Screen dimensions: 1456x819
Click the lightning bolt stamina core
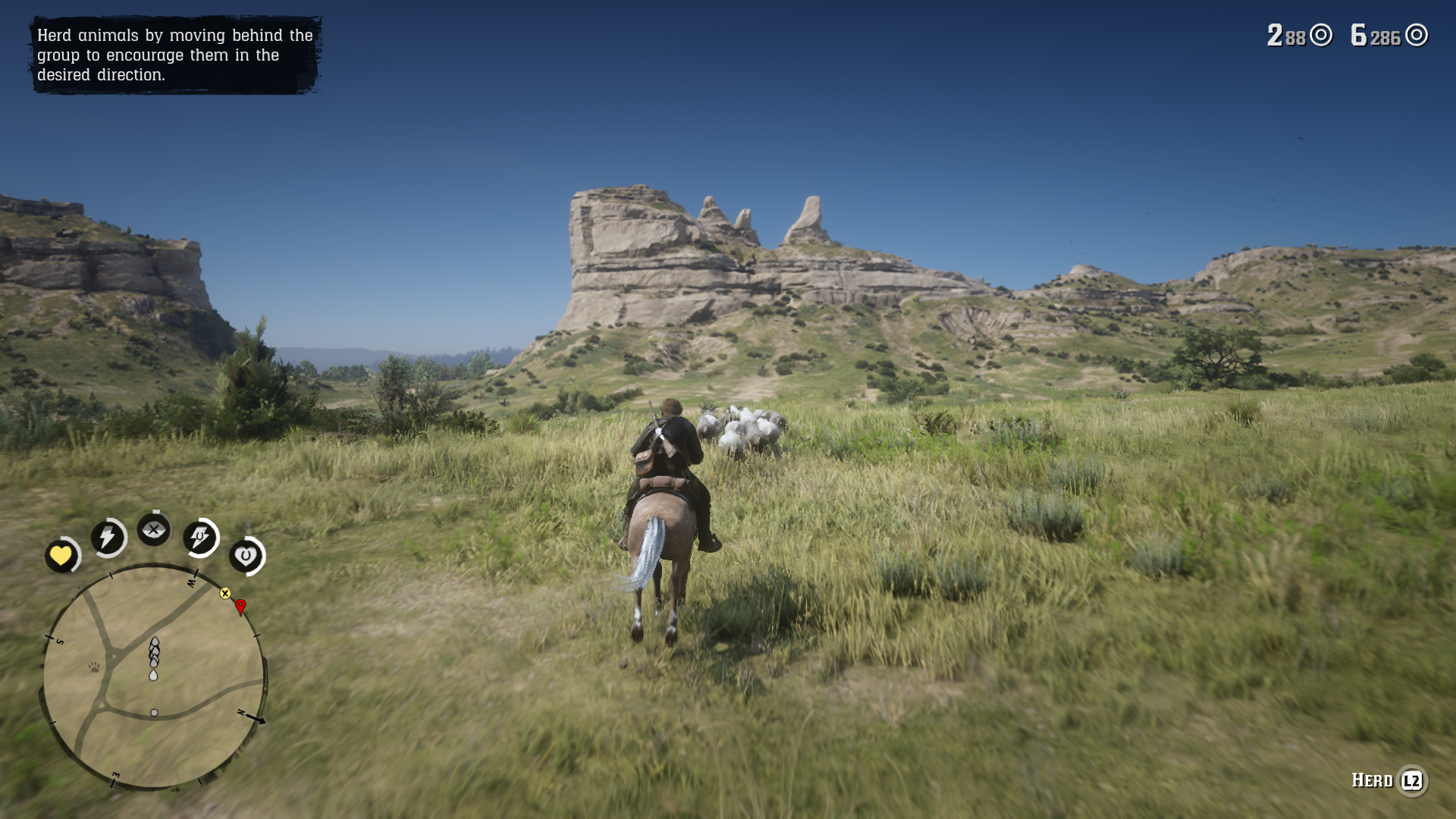(x=108, y=538)
